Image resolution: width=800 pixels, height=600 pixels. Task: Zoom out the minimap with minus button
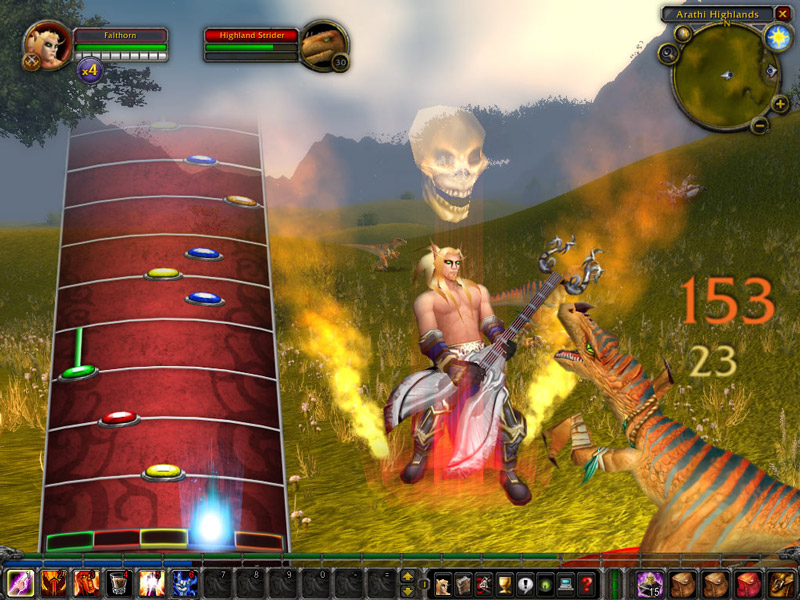[759, 126]
